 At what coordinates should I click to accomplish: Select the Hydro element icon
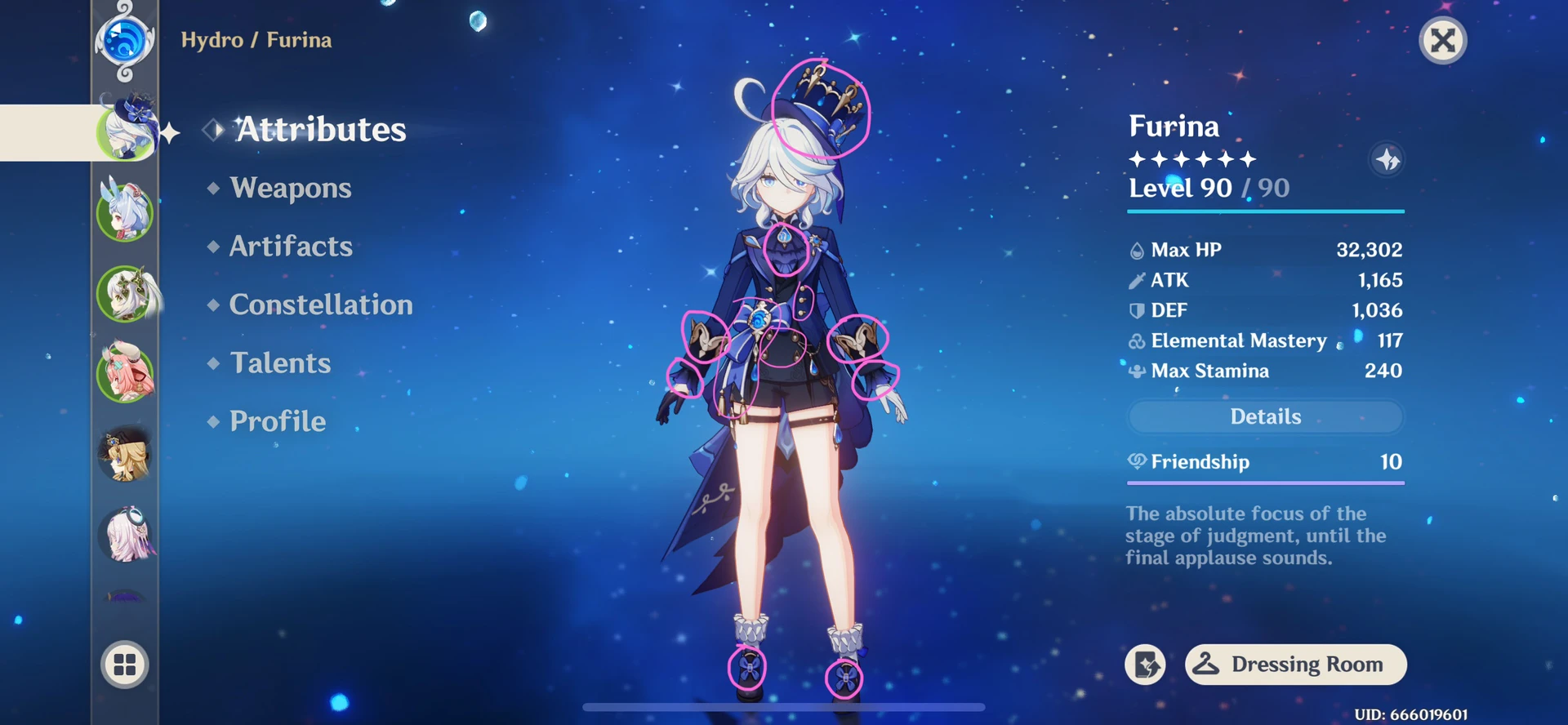click(125, 41)
